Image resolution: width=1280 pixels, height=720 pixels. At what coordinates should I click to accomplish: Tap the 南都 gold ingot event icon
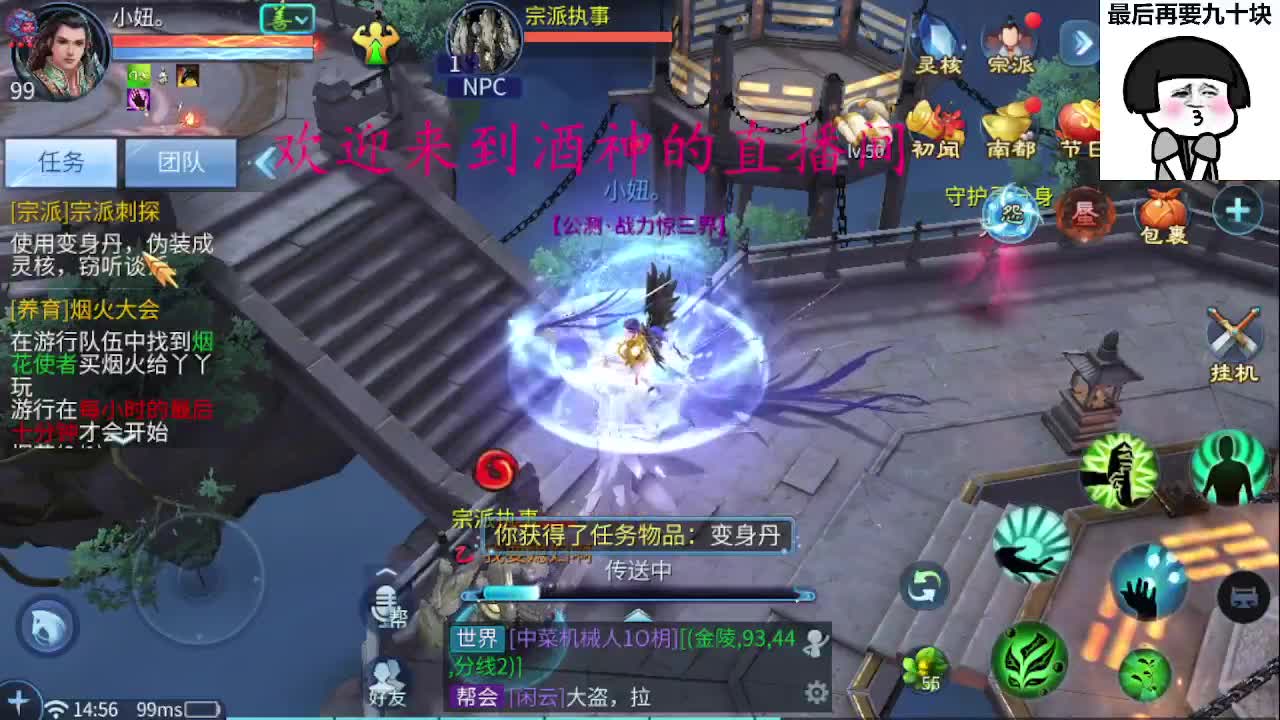(1009, 122)
